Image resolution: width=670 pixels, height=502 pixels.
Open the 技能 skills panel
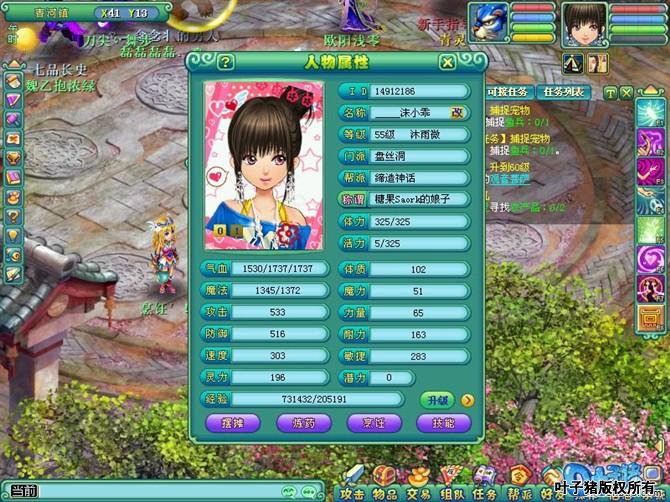pyautogui.click(x=443, y=423)
